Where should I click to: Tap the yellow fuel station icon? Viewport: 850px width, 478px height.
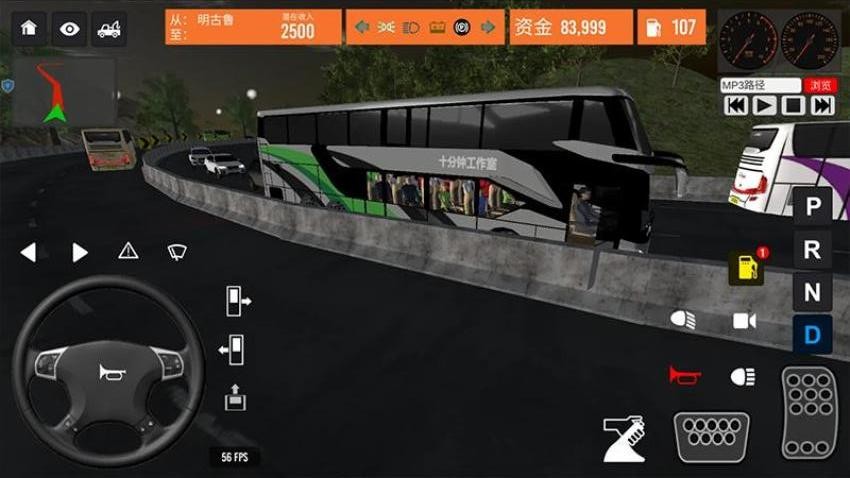pos(746,267)
